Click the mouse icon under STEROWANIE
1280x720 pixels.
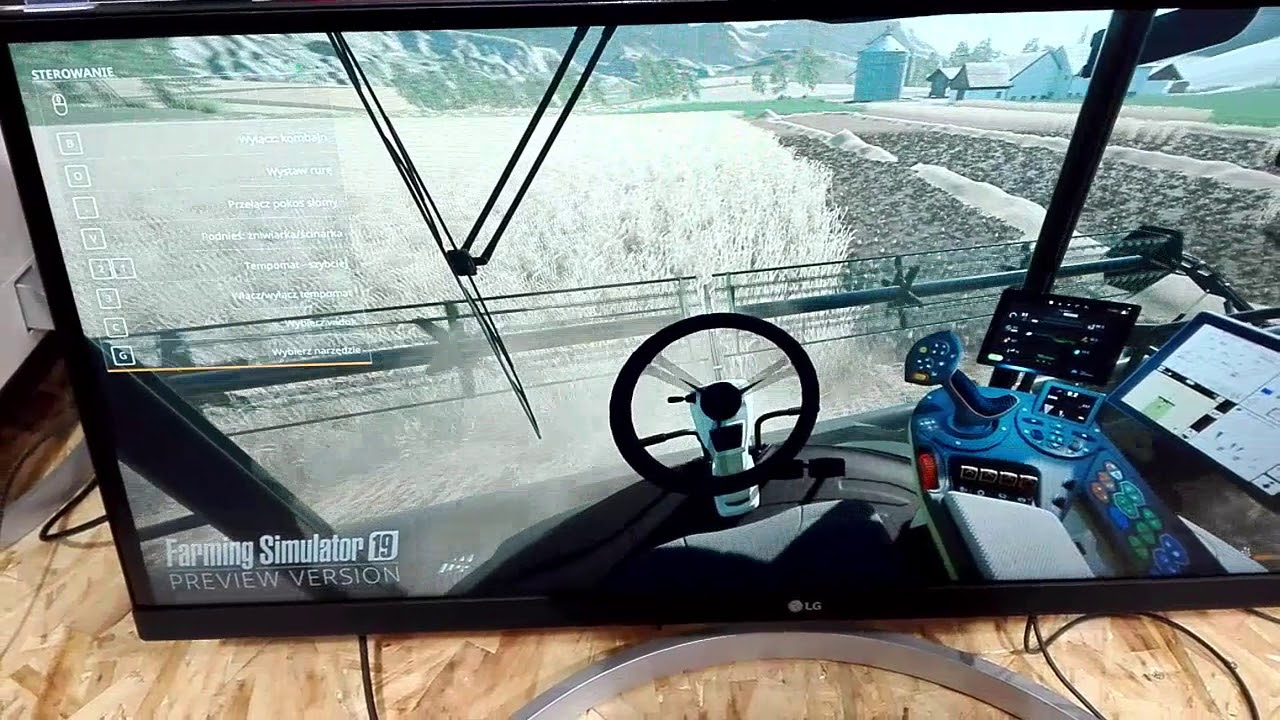60,104
